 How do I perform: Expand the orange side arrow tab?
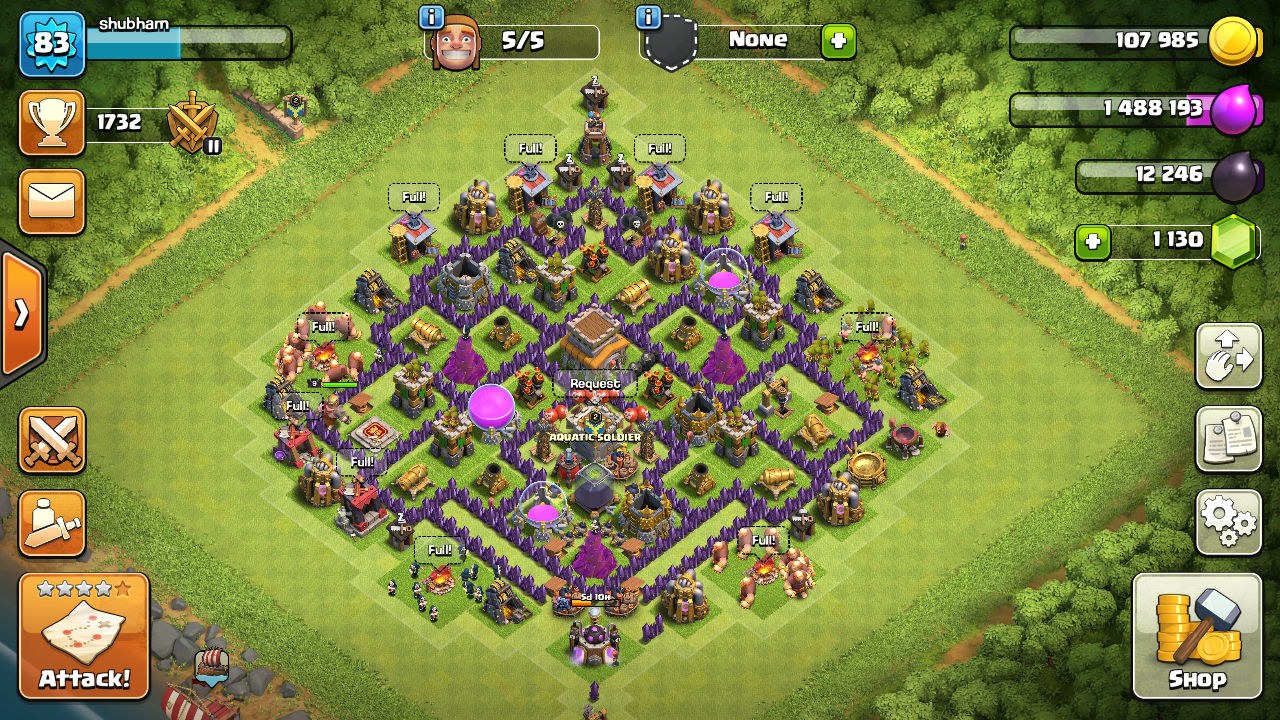click(21, 314)
